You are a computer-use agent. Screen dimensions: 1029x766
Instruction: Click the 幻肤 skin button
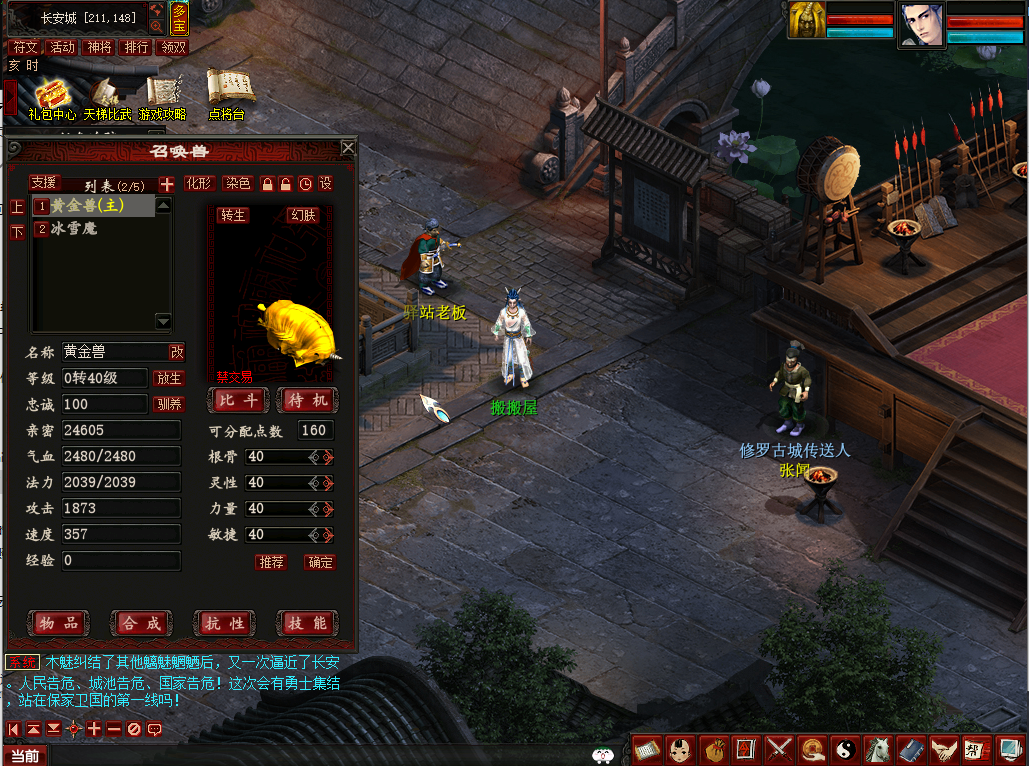click(302, 215)
